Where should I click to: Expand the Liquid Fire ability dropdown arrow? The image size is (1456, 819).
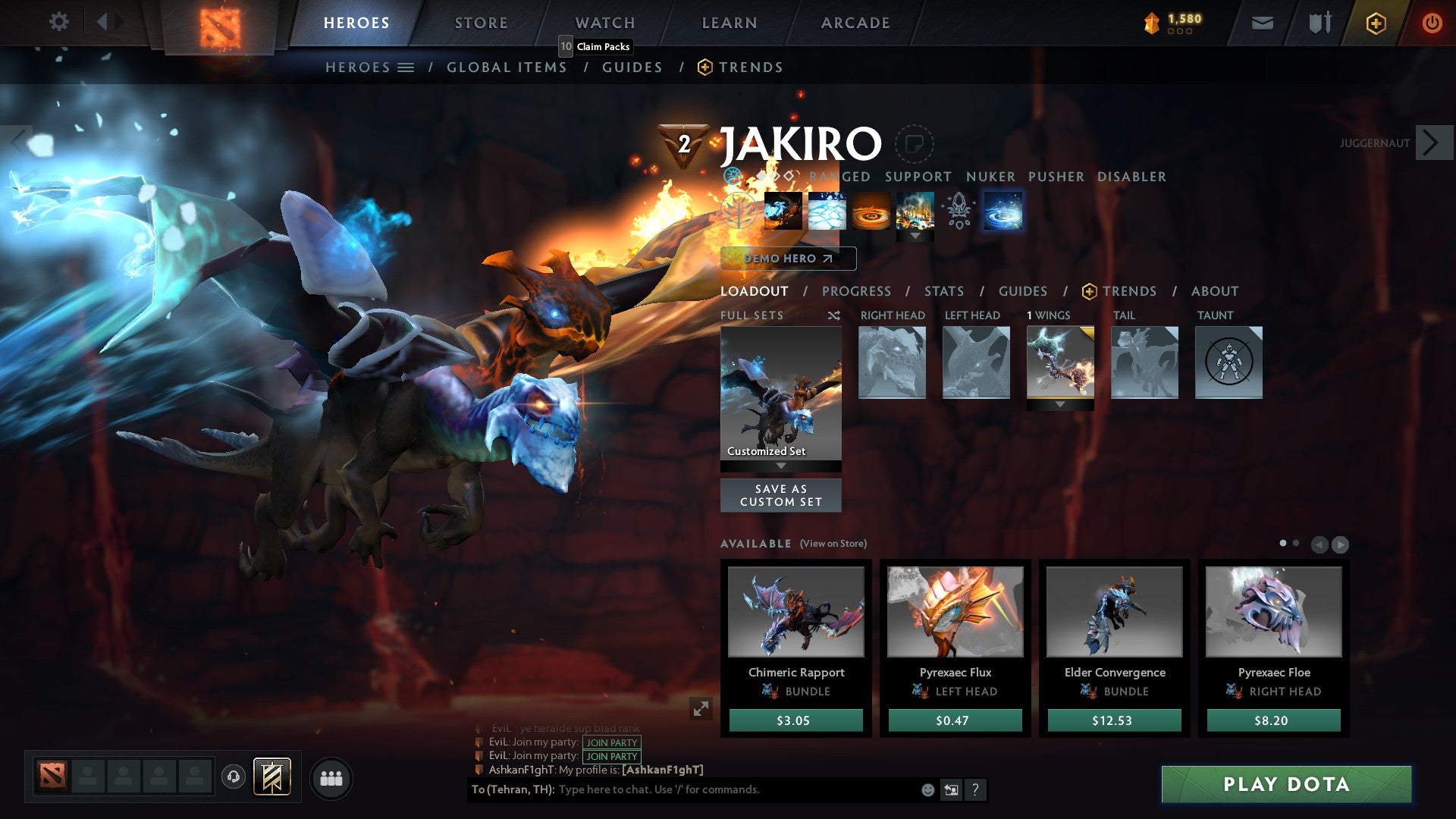pos(915,237)
